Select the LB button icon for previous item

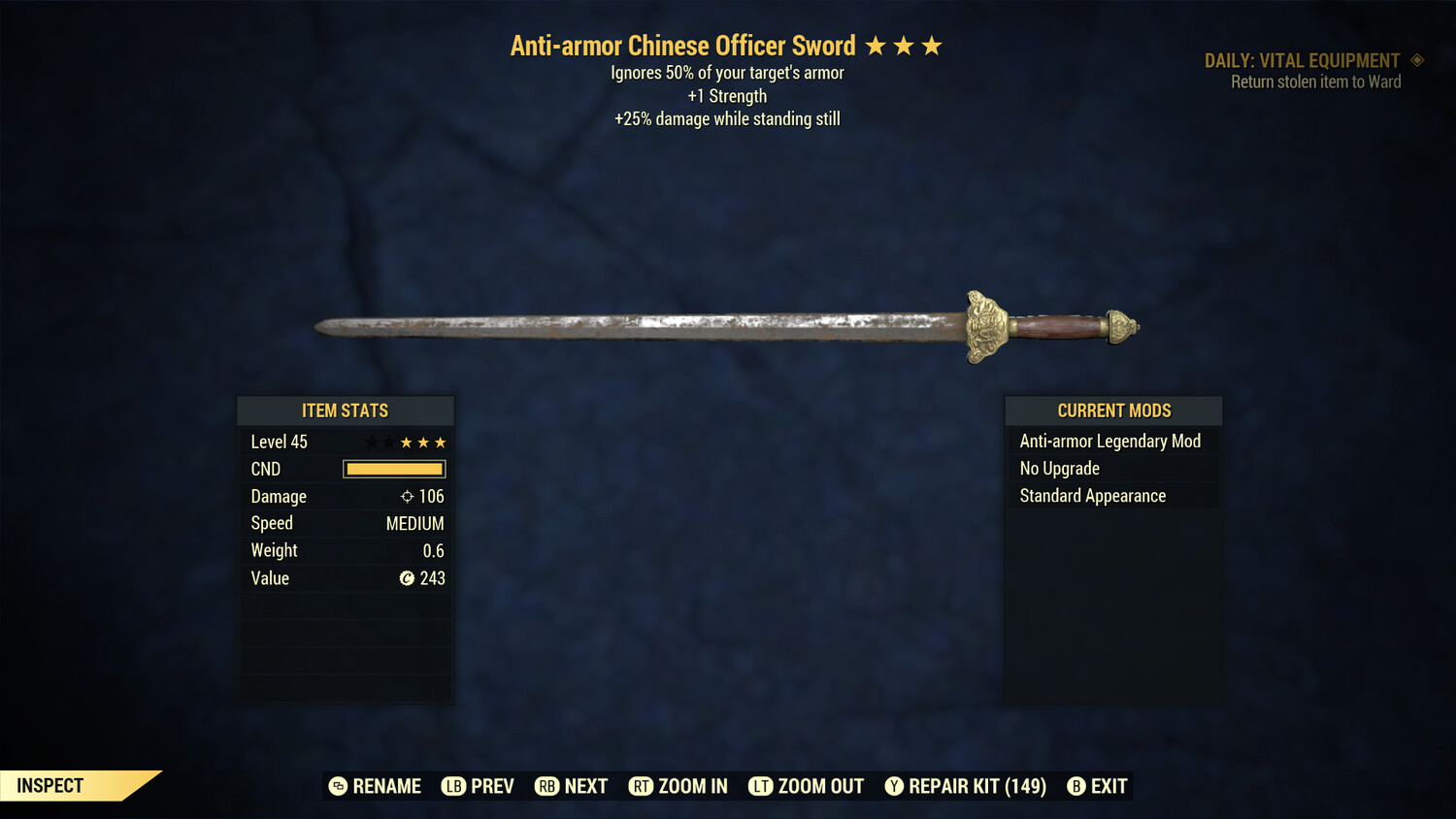452,786
